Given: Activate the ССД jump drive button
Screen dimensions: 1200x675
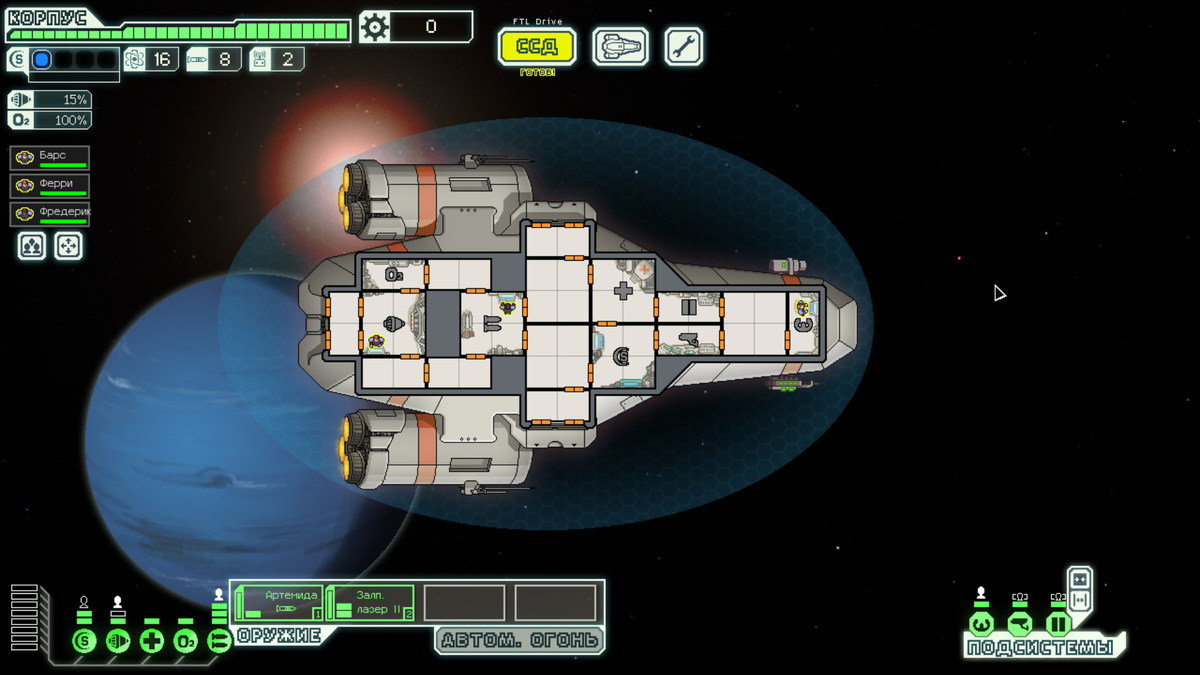Looking at the screenshot, I should coord(537,46).
